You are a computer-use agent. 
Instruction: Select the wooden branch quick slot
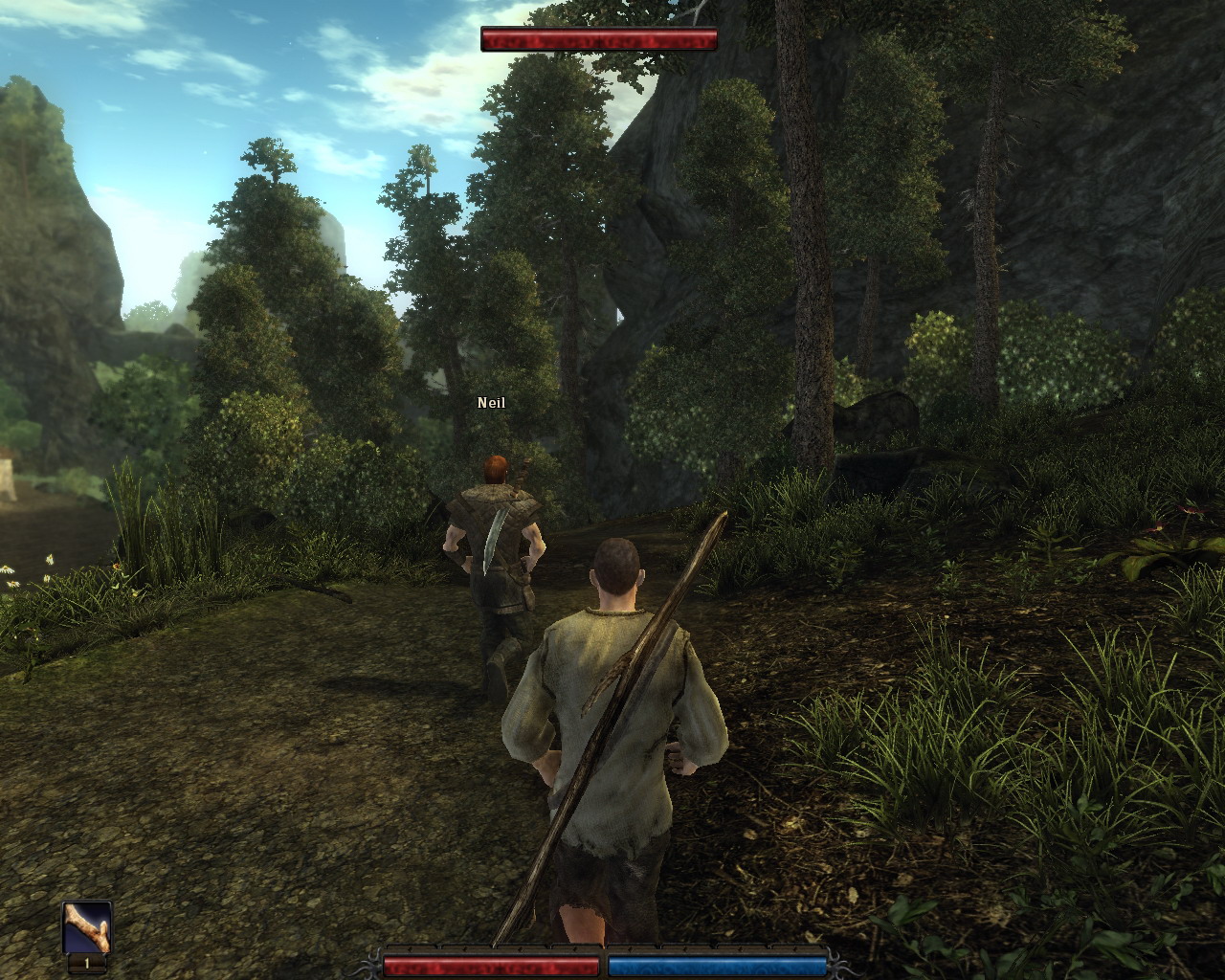click(x=87, y=927)
